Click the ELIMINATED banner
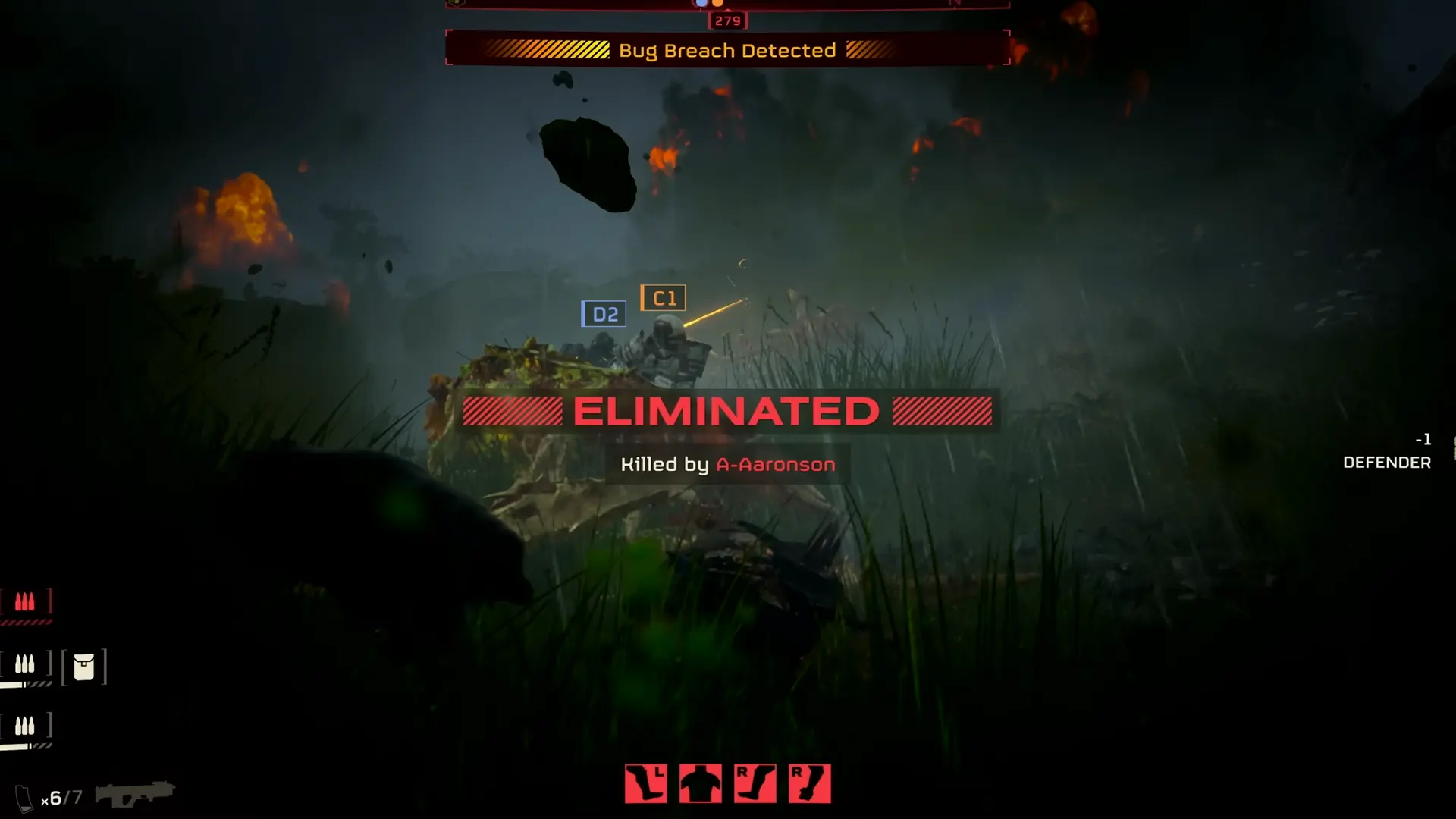Viewport: 1456px width, 819px height. click(726, 411)
